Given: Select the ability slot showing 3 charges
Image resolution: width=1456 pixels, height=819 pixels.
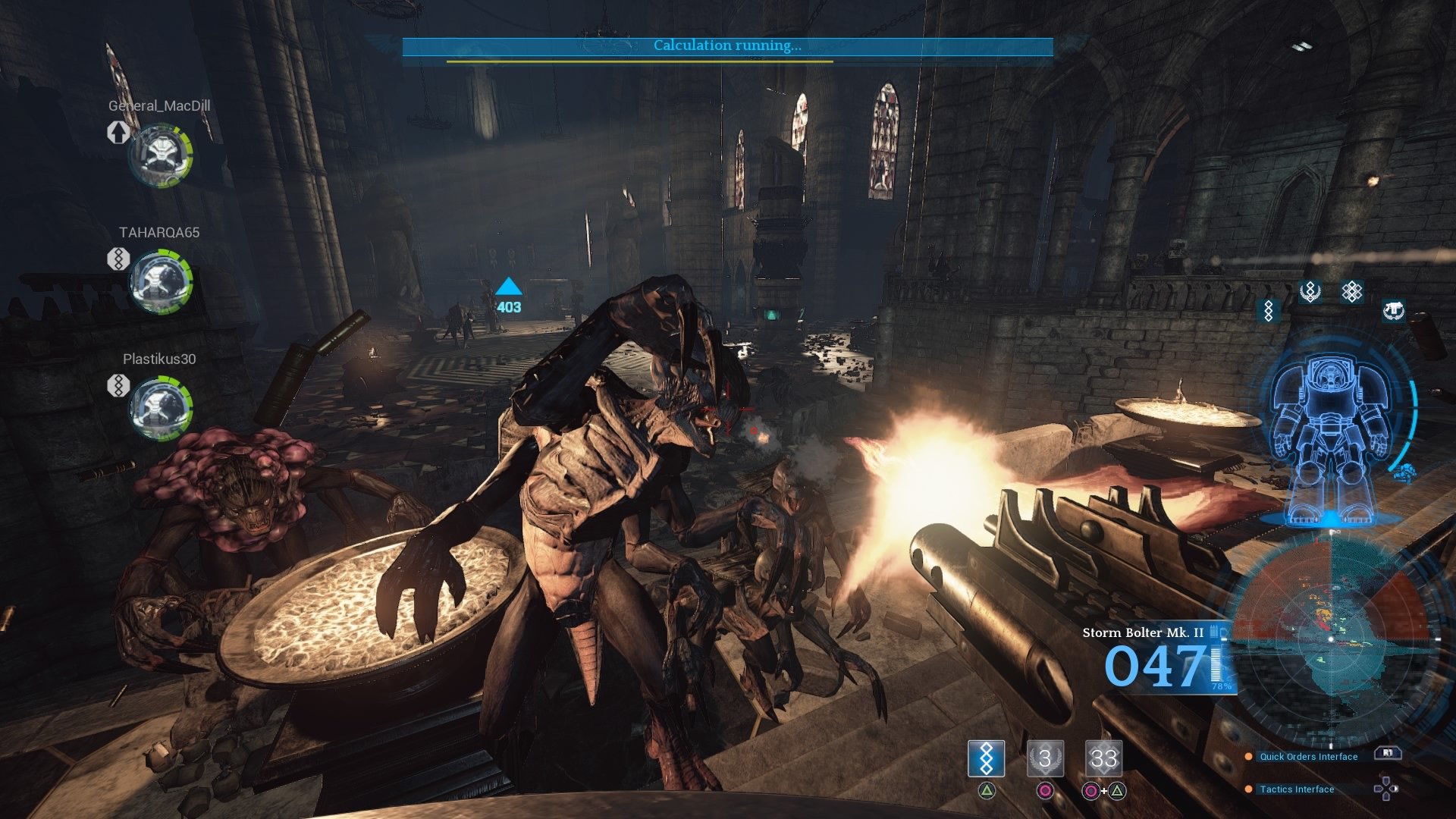Looking at the screenshot, I should [x=1045, y=758].
